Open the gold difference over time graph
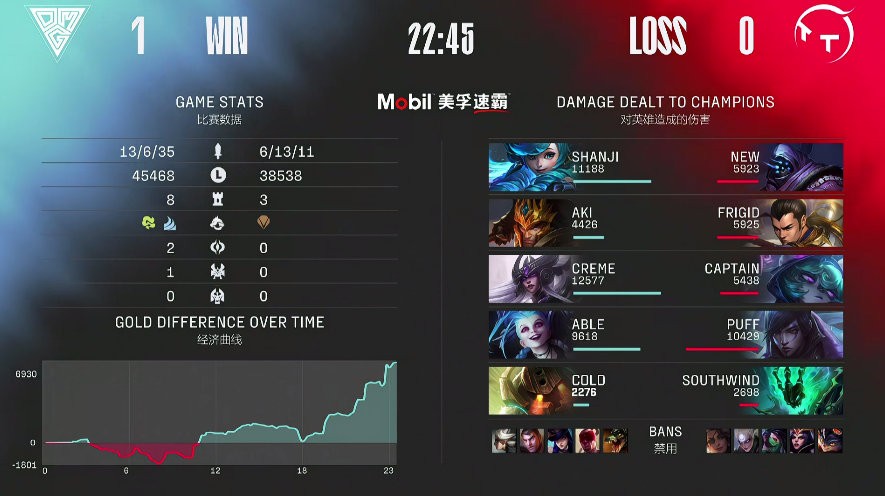 (221, 412)
